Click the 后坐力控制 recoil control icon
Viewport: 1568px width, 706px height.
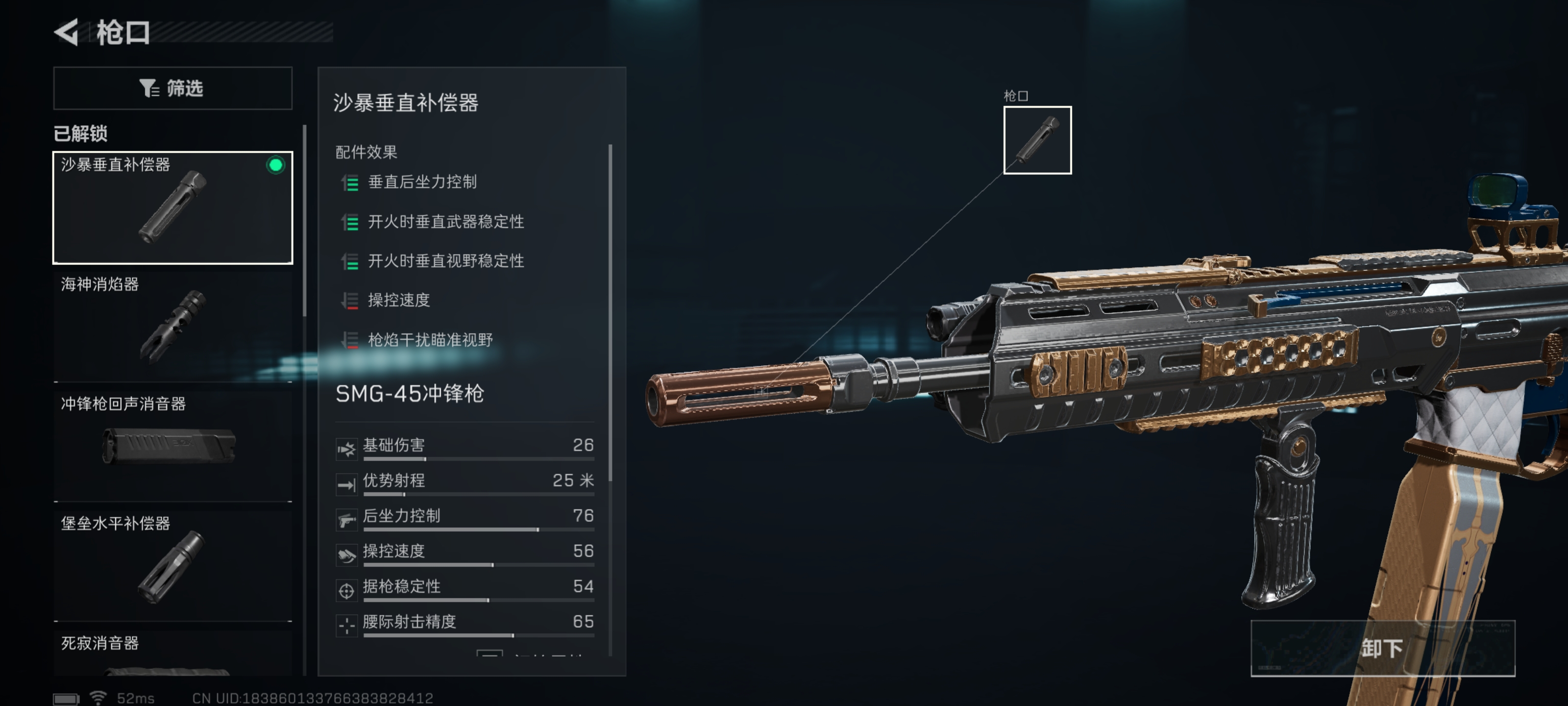pos(346,520)
